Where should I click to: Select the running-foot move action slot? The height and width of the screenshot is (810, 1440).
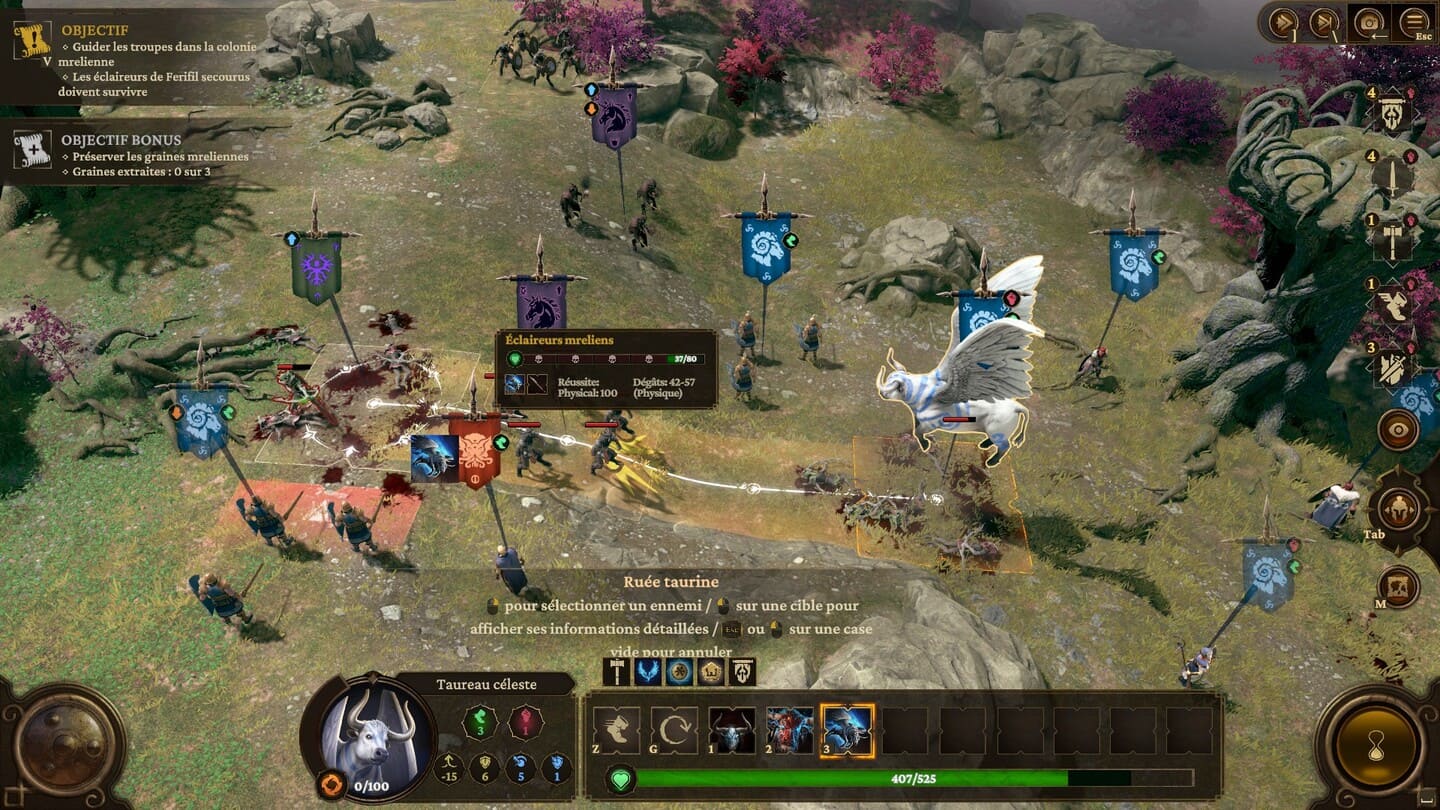617,730
